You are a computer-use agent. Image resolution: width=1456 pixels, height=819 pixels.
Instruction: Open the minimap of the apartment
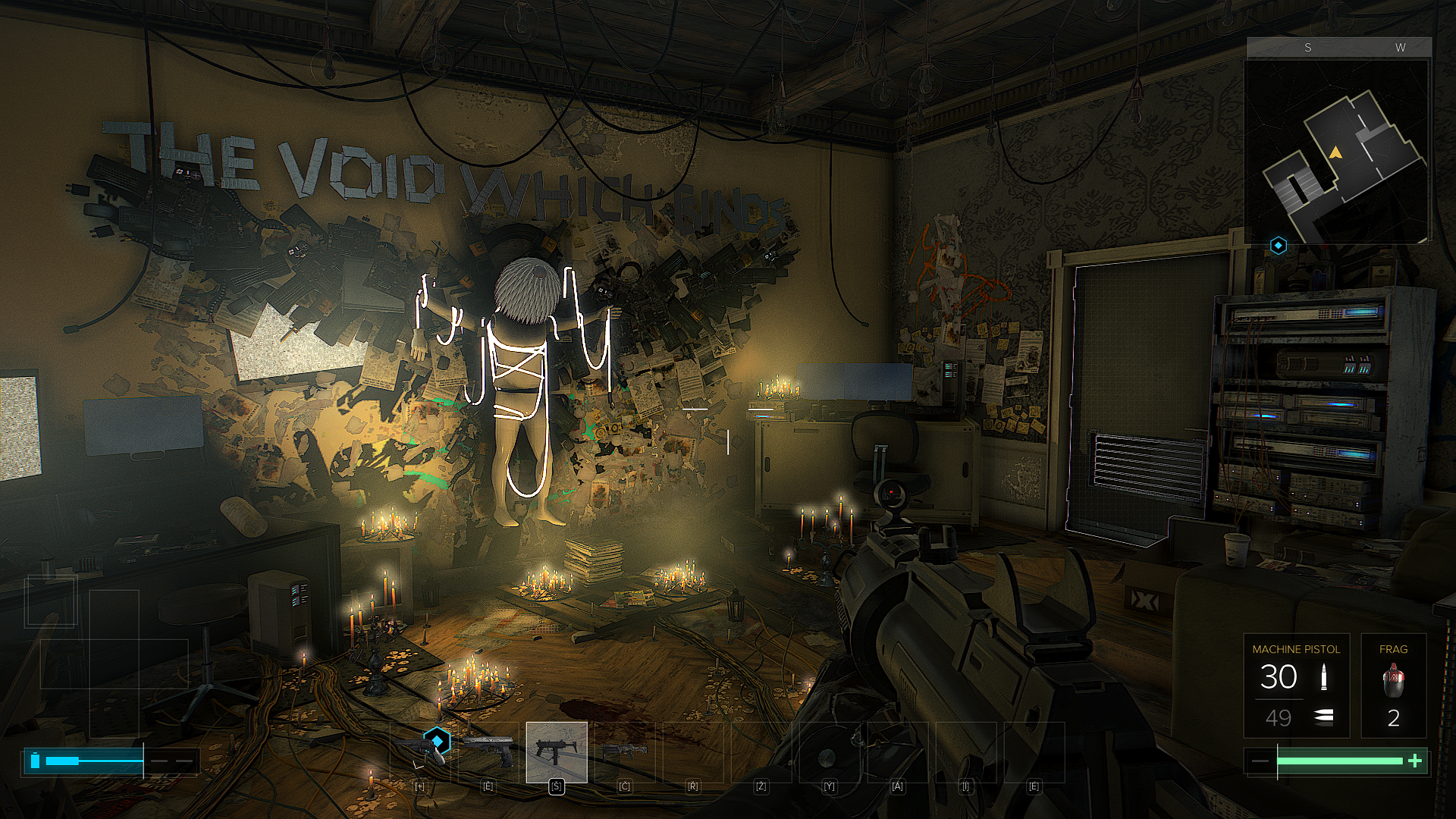click(1338, 152)
